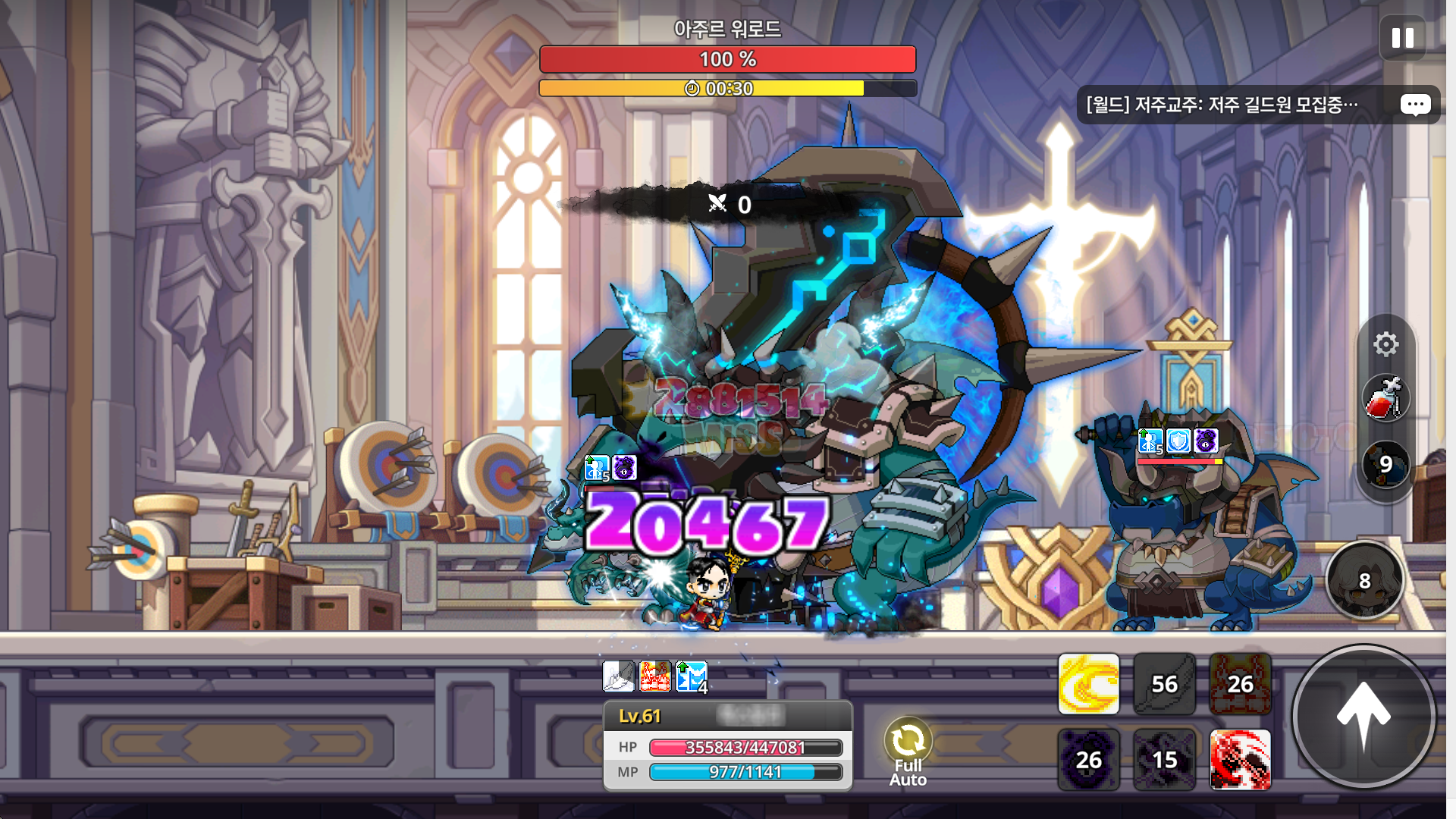Open the world chat message bar

click(x=1222, y=105)
